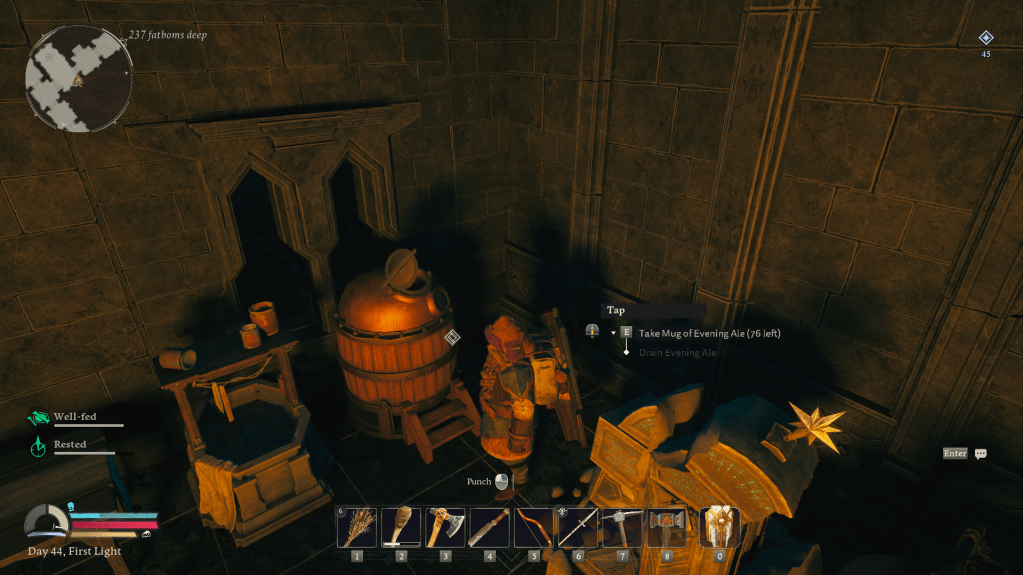1023x575 pixels.
Task: Select the golden shield slot
Action: coord(719,526)
